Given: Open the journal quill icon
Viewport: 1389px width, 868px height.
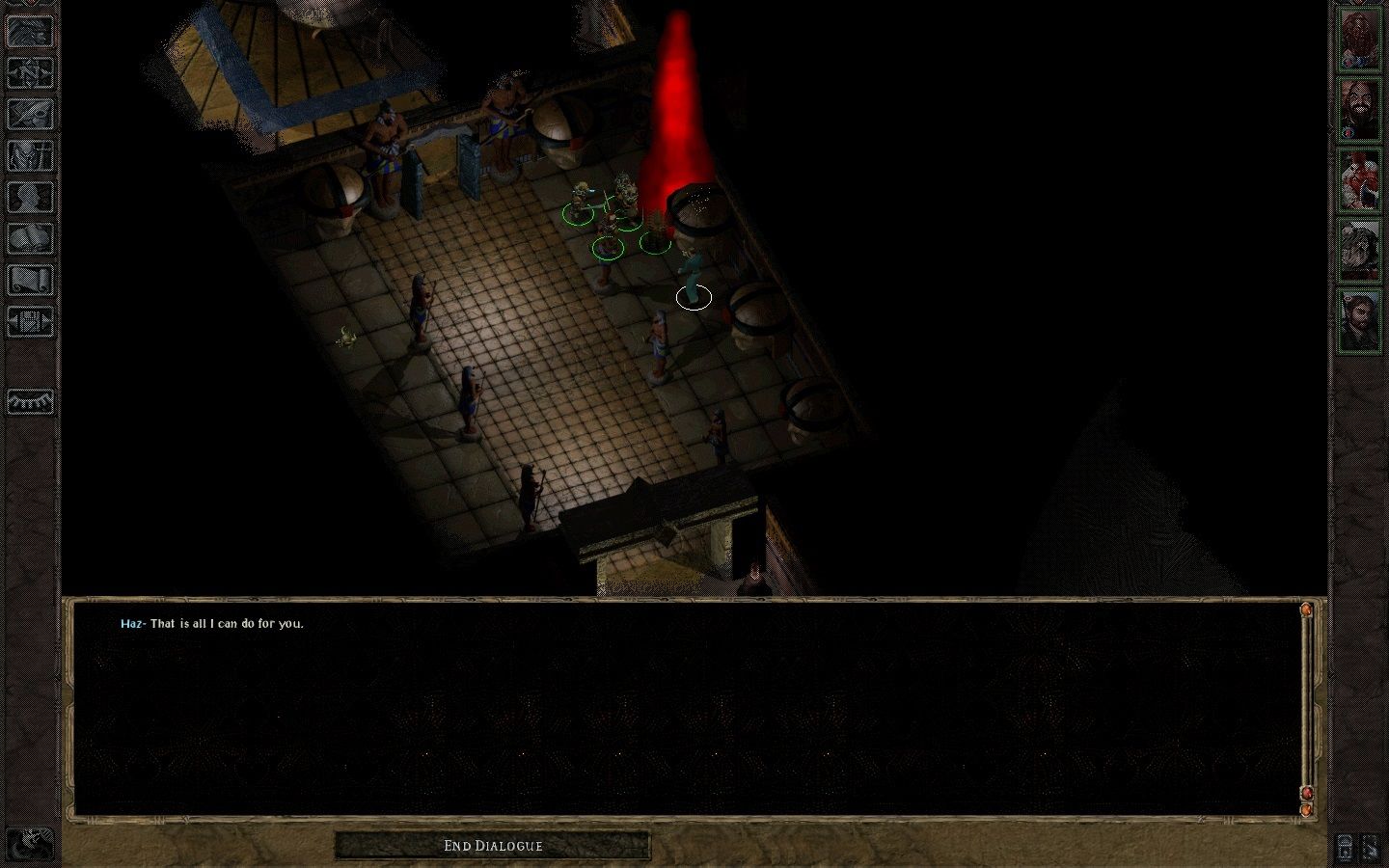Looking at the screenshot, I should (x=30, y=114).
